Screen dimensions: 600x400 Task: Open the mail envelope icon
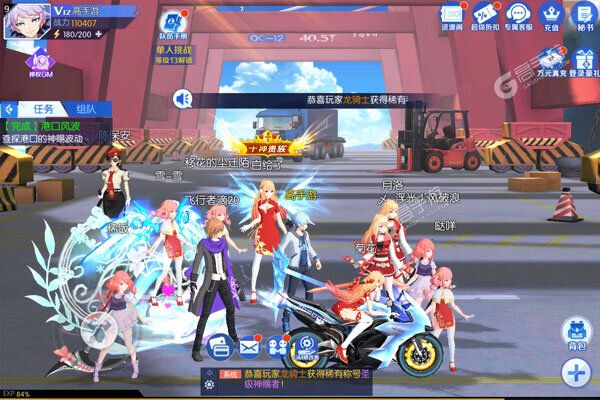249,346
